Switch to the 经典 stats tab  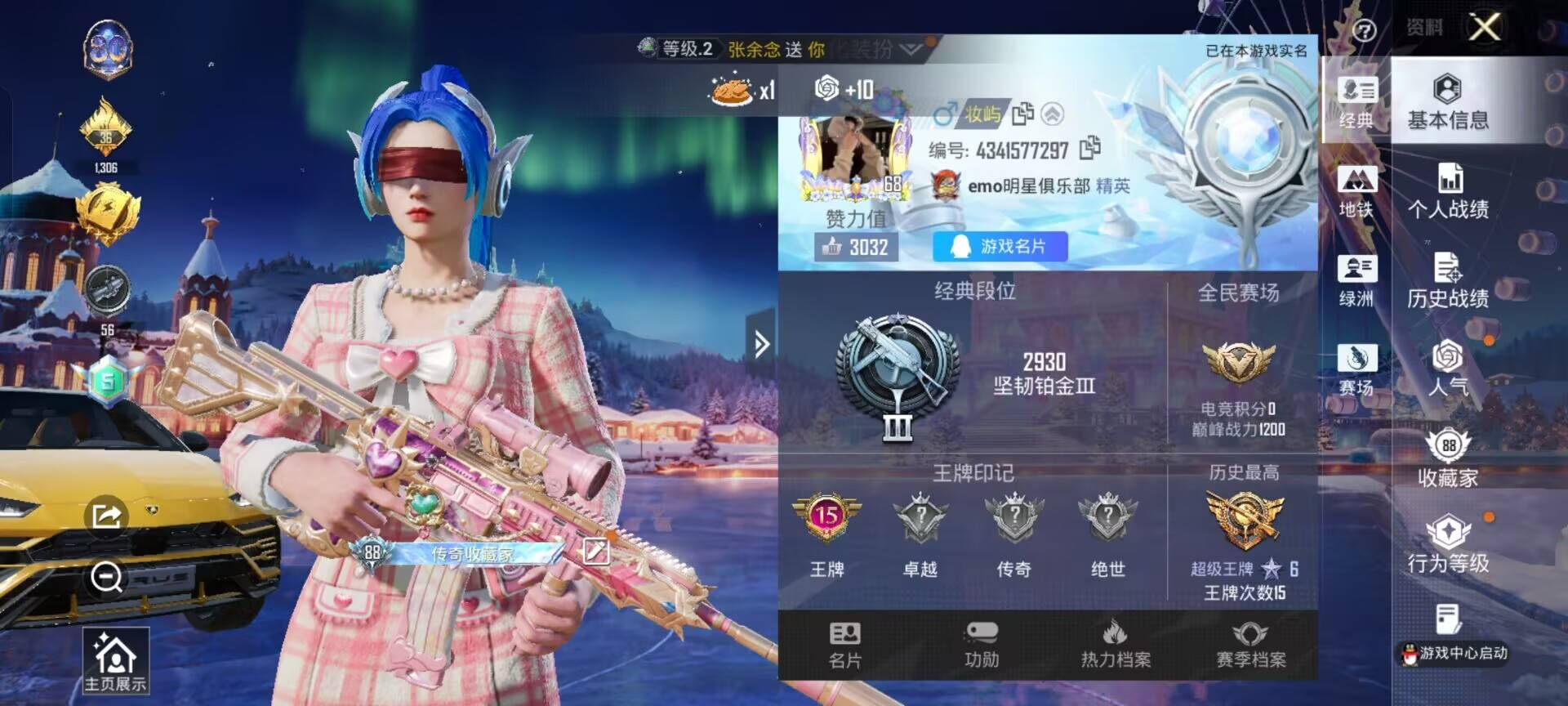click(1356, 98)
